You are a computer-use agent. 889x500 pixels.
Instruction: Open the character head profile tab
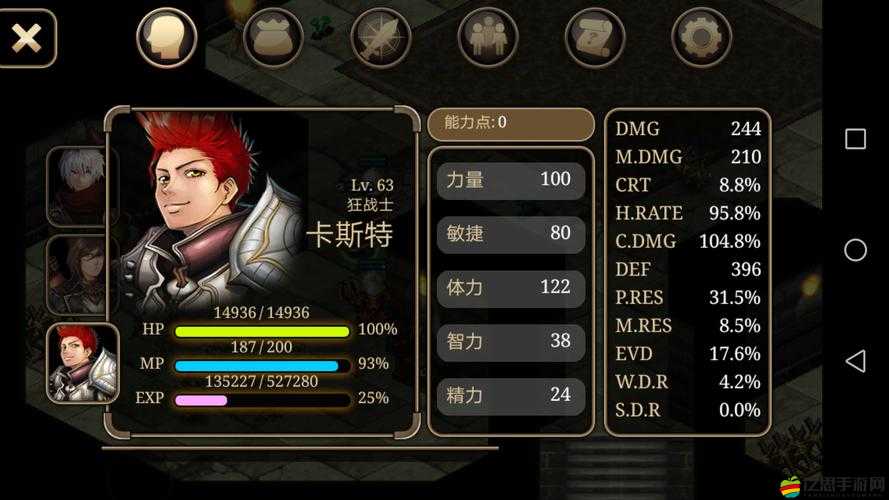point(166,39)
